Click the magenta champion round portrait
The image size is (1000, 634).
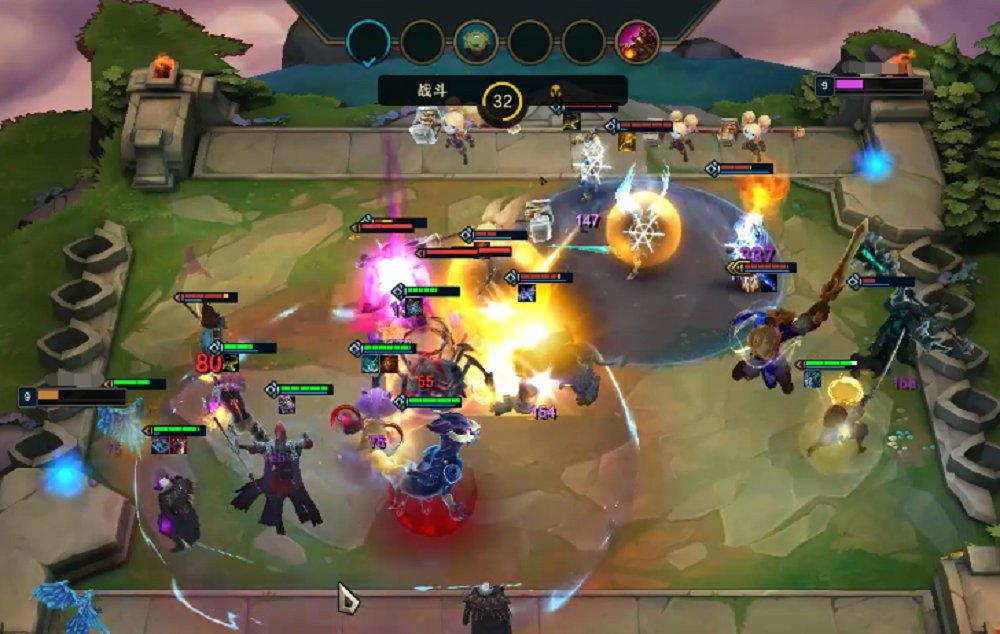(x=637, y=42)
